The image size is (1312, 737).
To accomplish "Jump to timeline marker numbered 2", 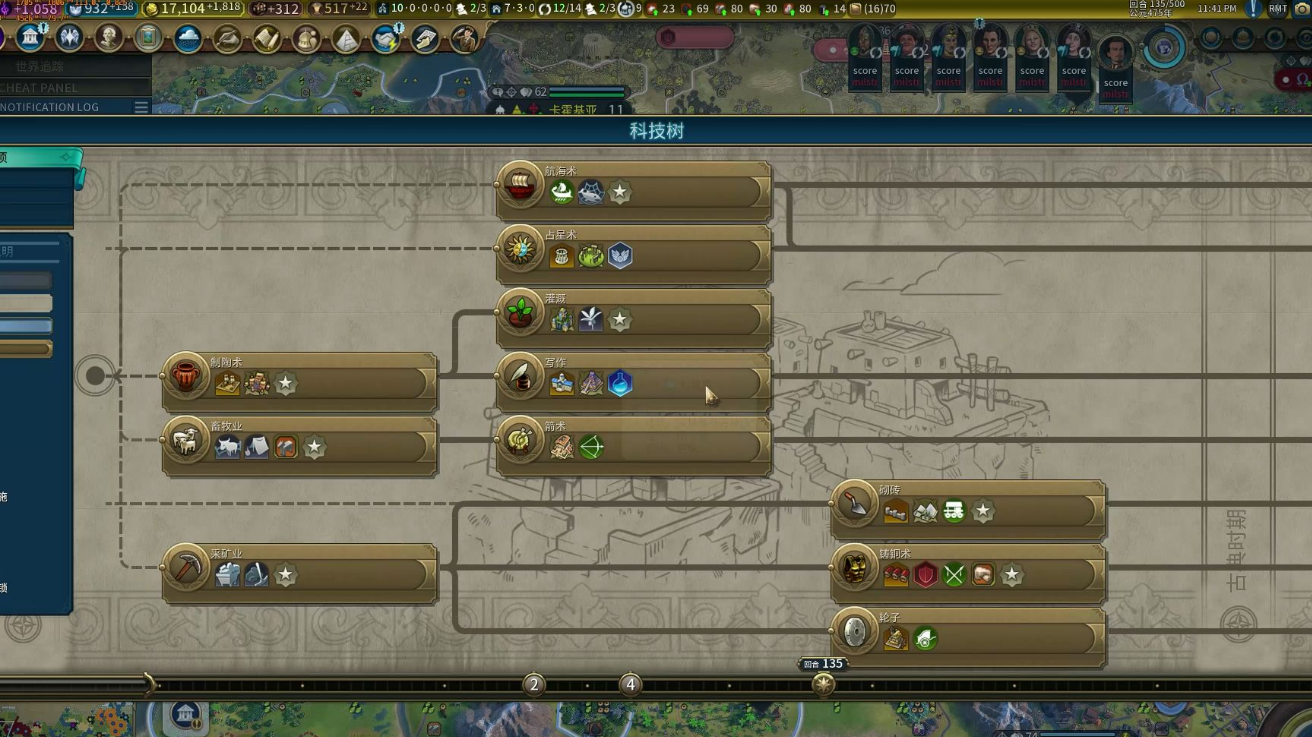I will pyautogui.click(x=534, y=685).
